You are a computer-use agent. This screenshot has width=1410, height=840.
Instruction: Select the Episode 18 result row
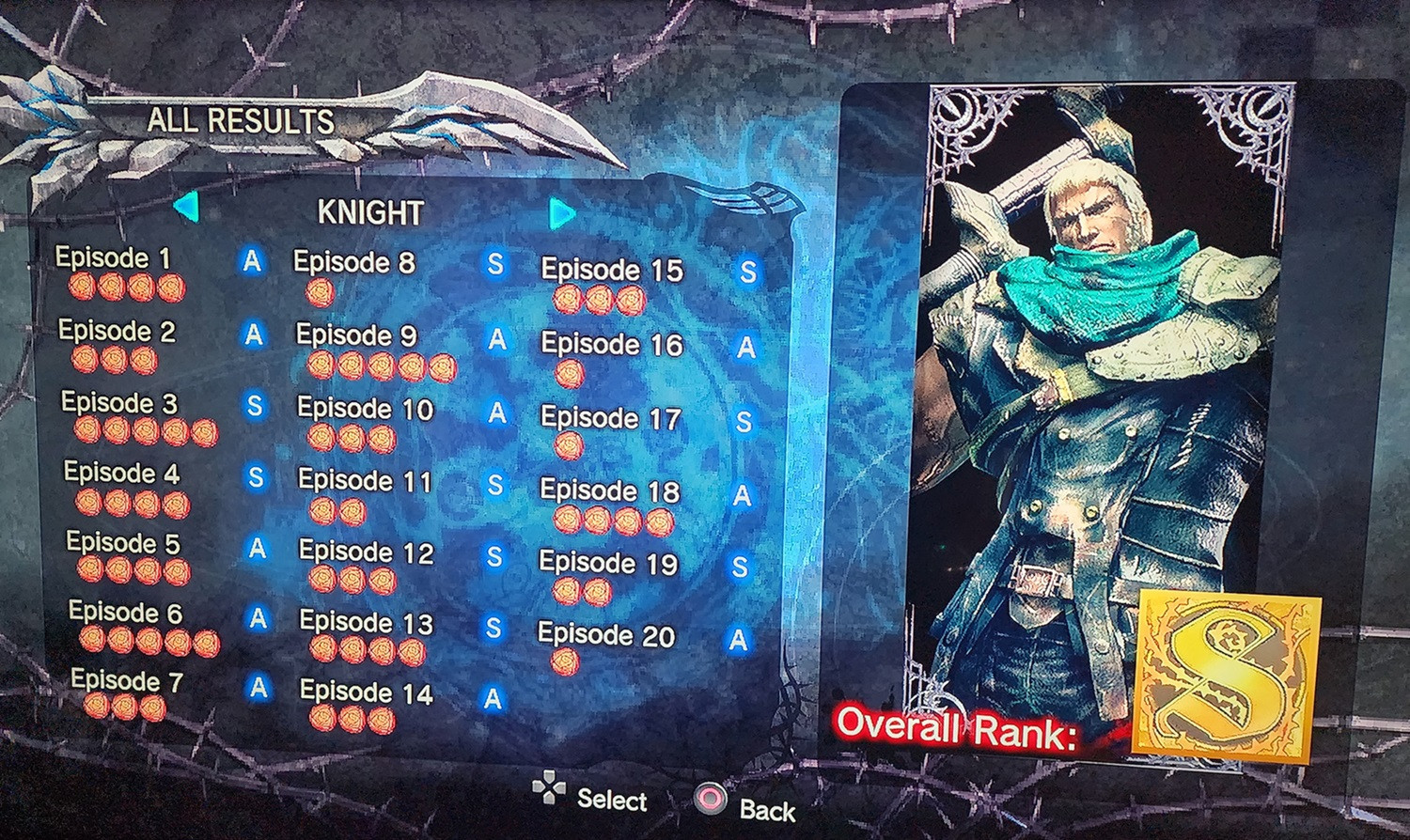[x=609, y=490]
